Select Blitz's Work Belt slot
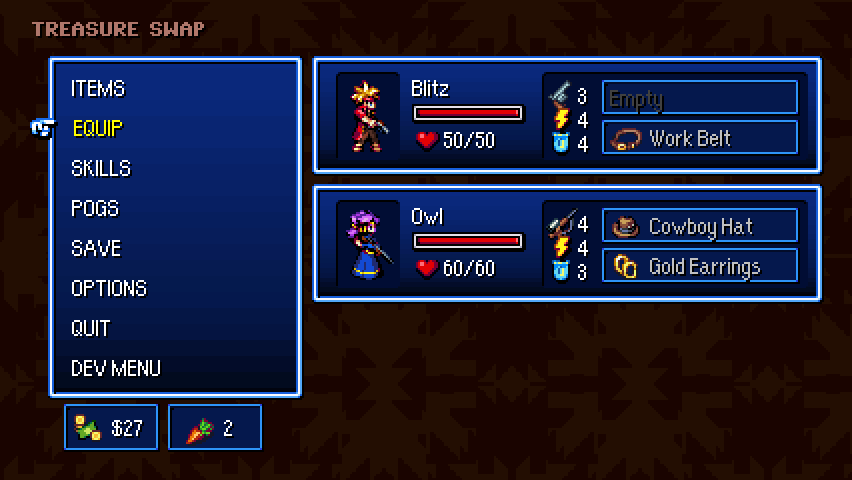 tap(700, 138)
